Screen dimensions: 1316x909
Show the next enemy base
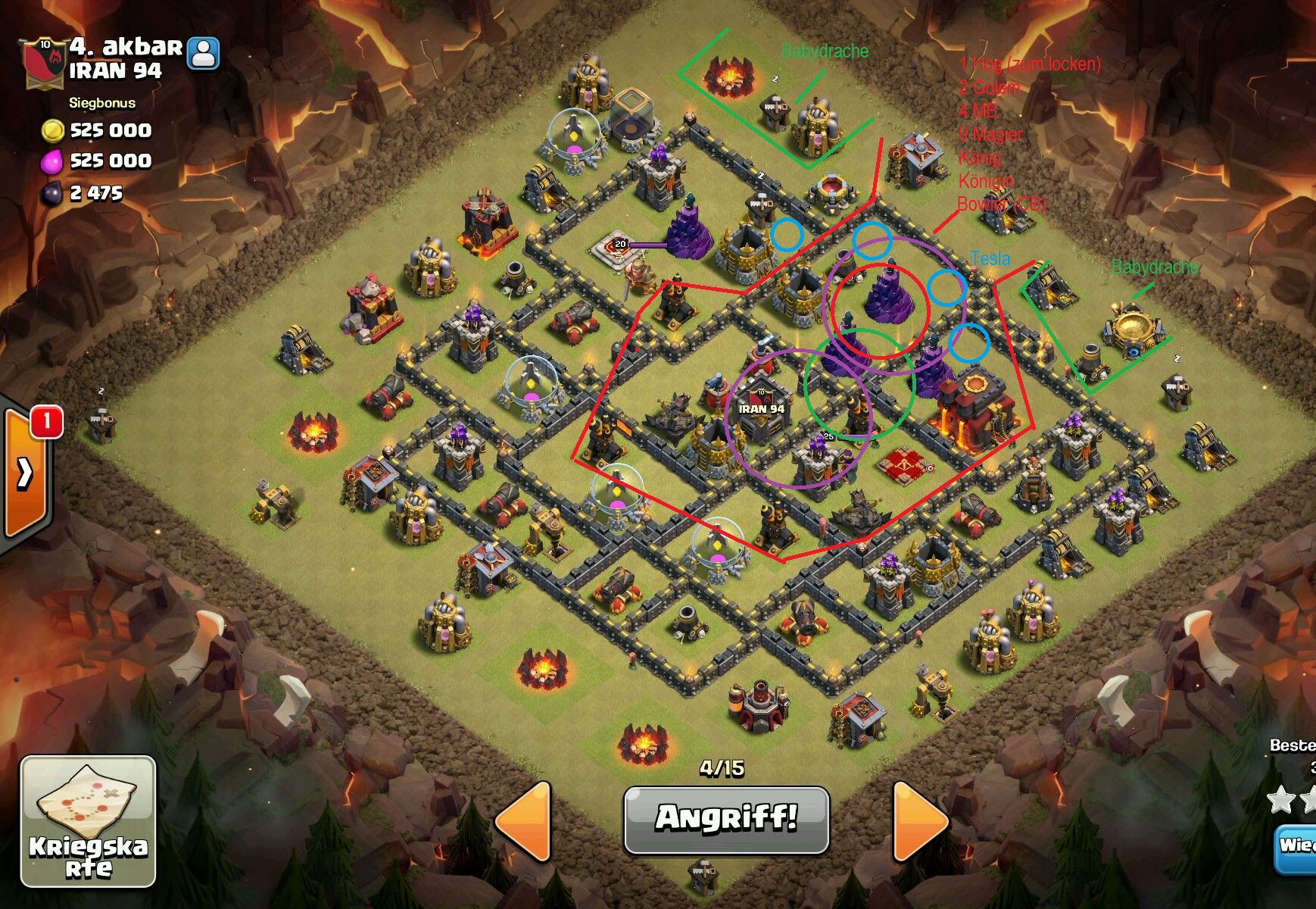[x=920, y=821]
